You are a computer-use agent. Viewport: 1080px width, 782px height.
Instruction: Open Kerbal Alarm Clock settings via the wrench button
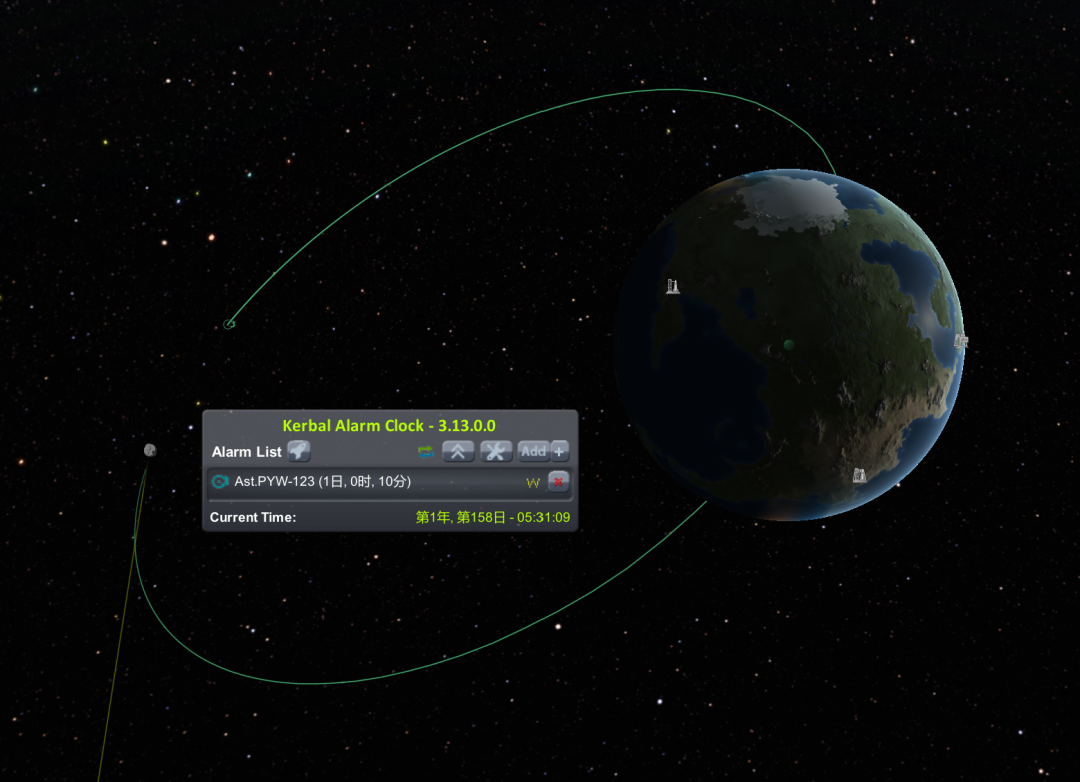pos(496,452)
